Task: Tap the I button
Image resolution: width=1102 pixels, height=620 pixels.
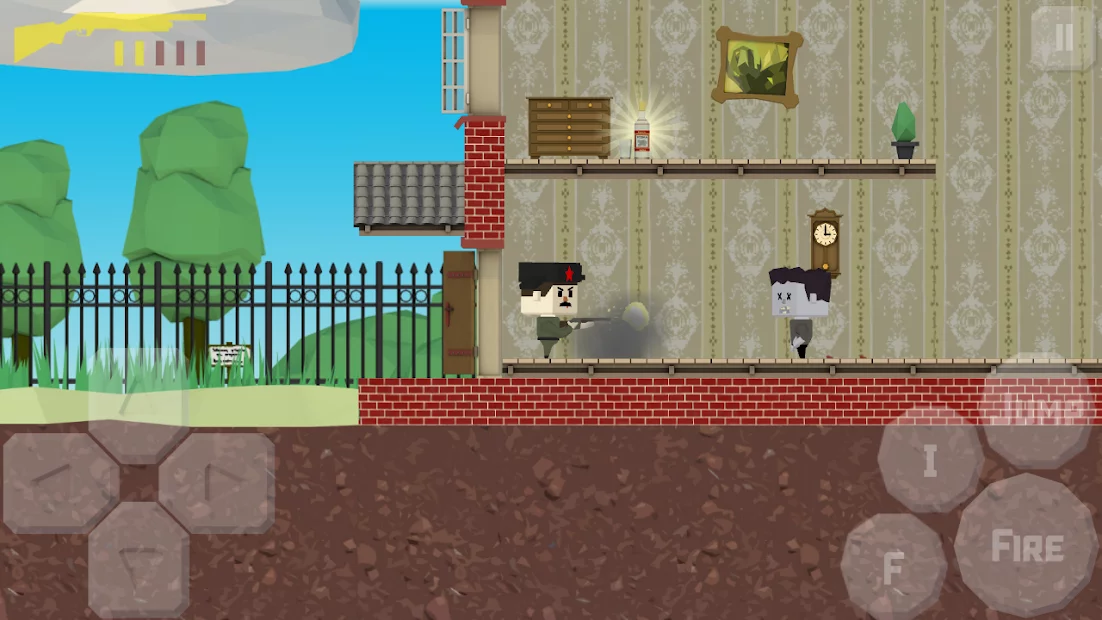Action: pyautogui.click(x=930, y=460)
